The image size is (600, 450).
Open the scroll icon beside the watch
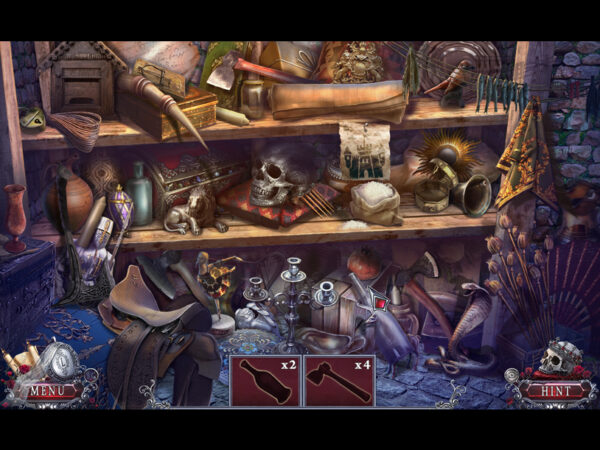(x=29, y=357)
